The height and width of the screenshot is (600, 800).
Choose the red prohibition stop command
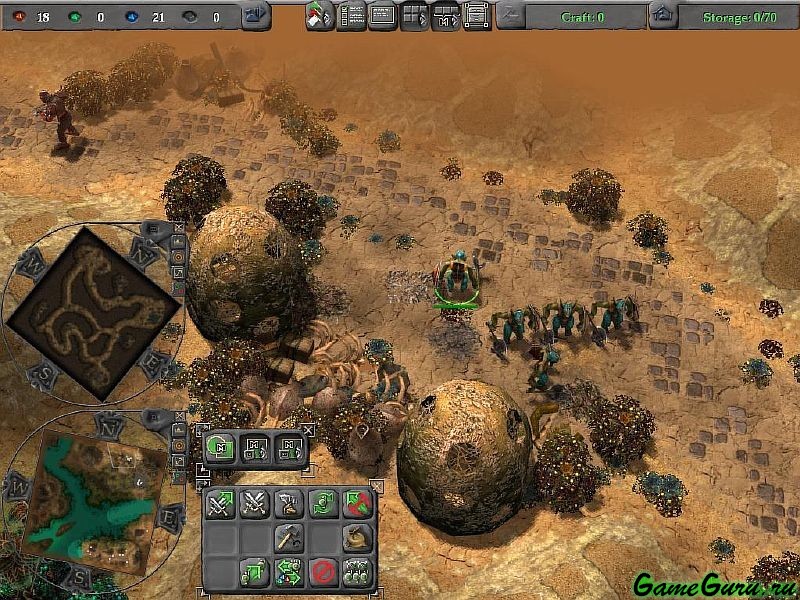coord(322,572)
